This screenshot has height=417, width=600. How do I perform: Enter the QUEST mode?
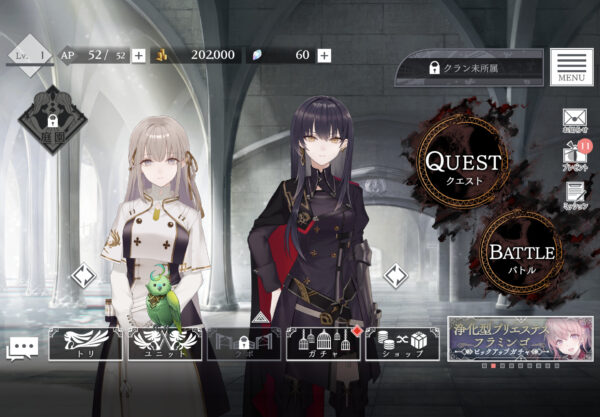point(462,165)
